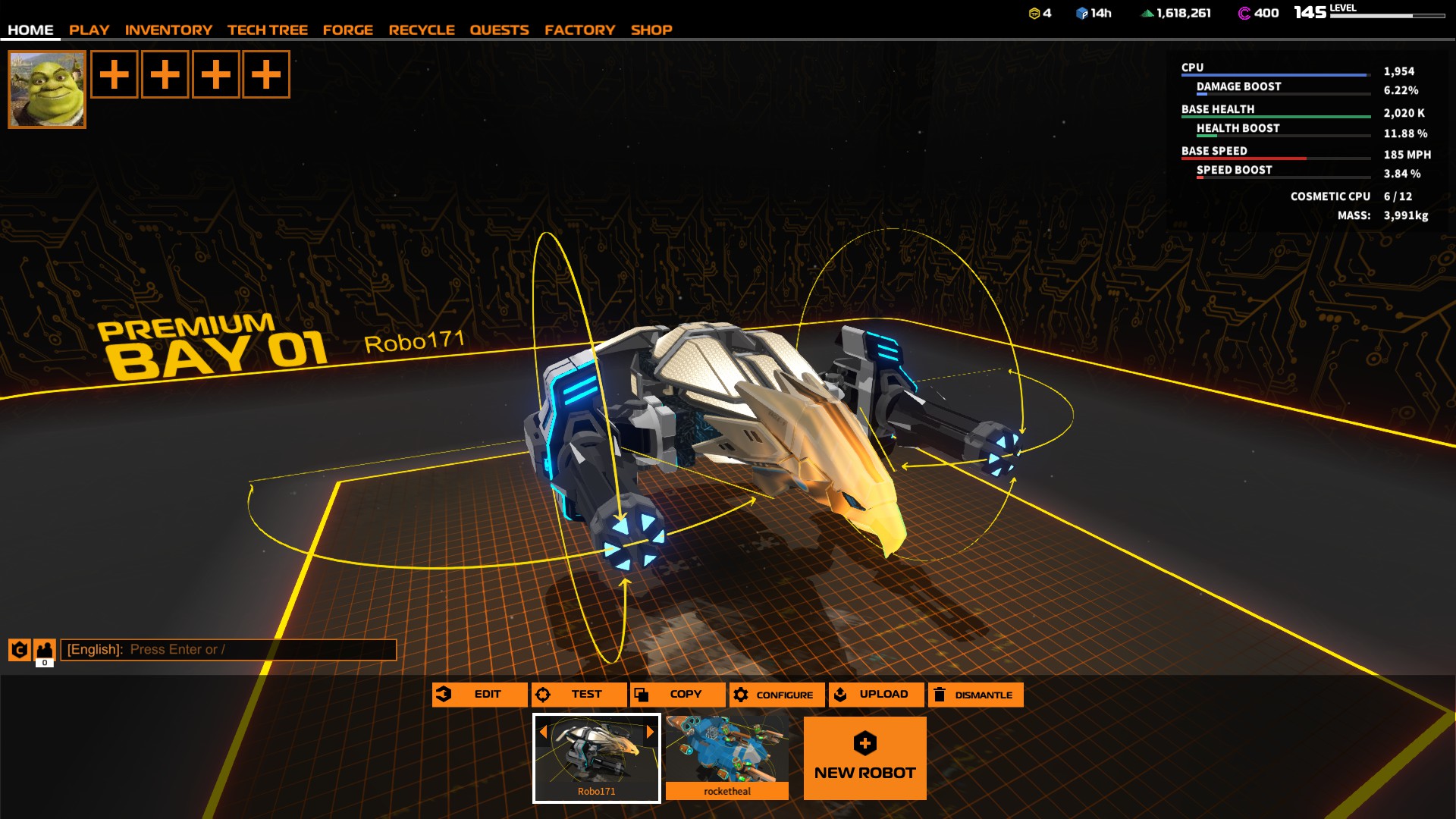
Task: Show the Quests tab
Action: [499, 30]
